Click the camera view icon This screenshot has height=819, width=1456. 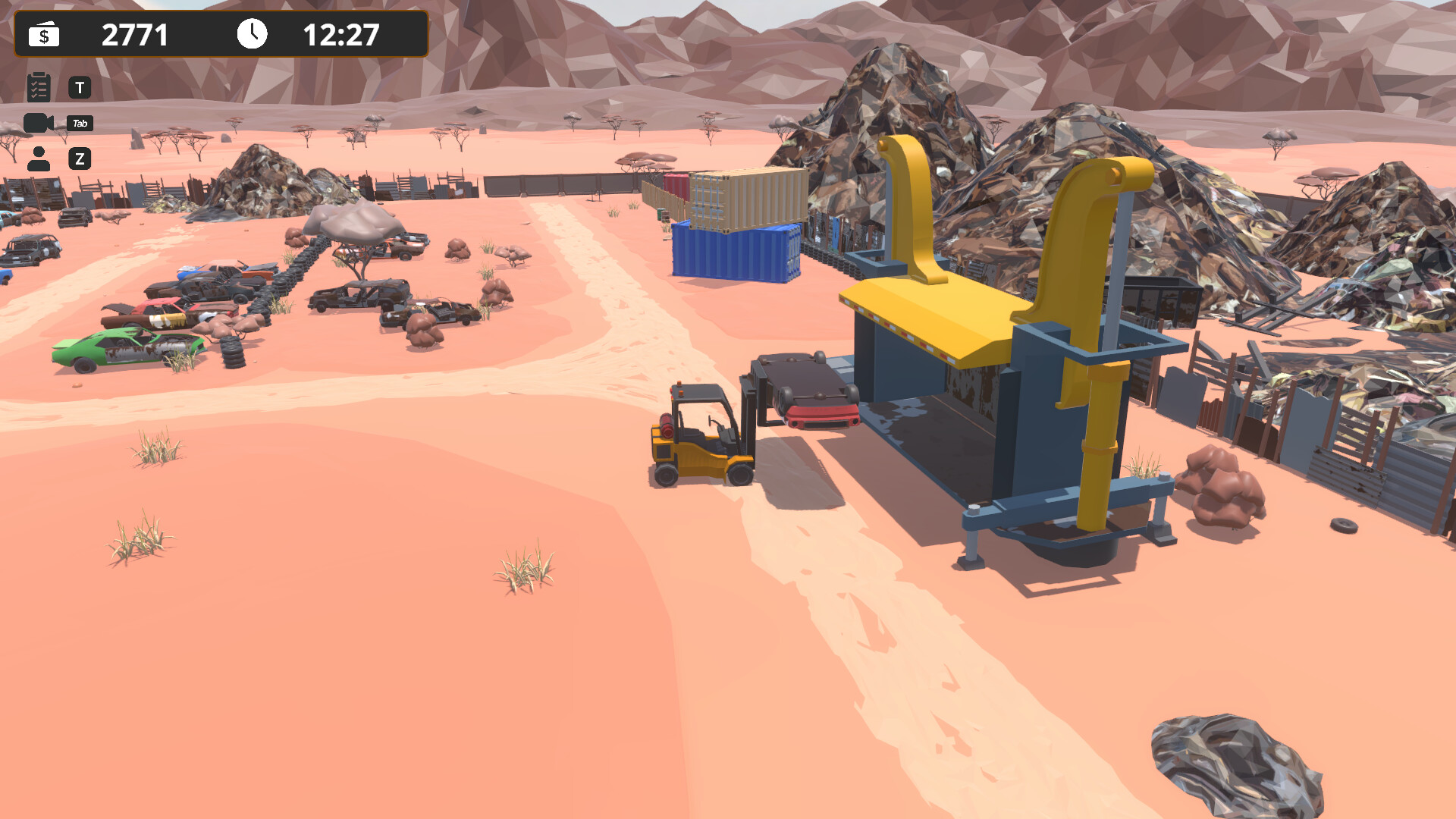pyautogui.click(x=38, y=122)
